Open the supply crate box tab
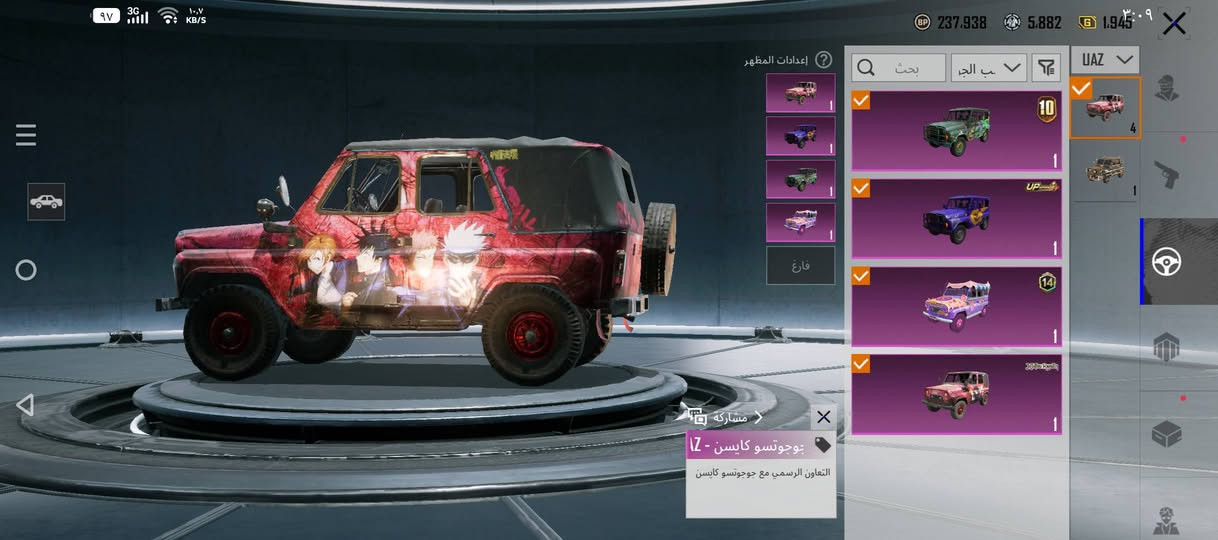 pyautogui.click(x=1166, y=434)
